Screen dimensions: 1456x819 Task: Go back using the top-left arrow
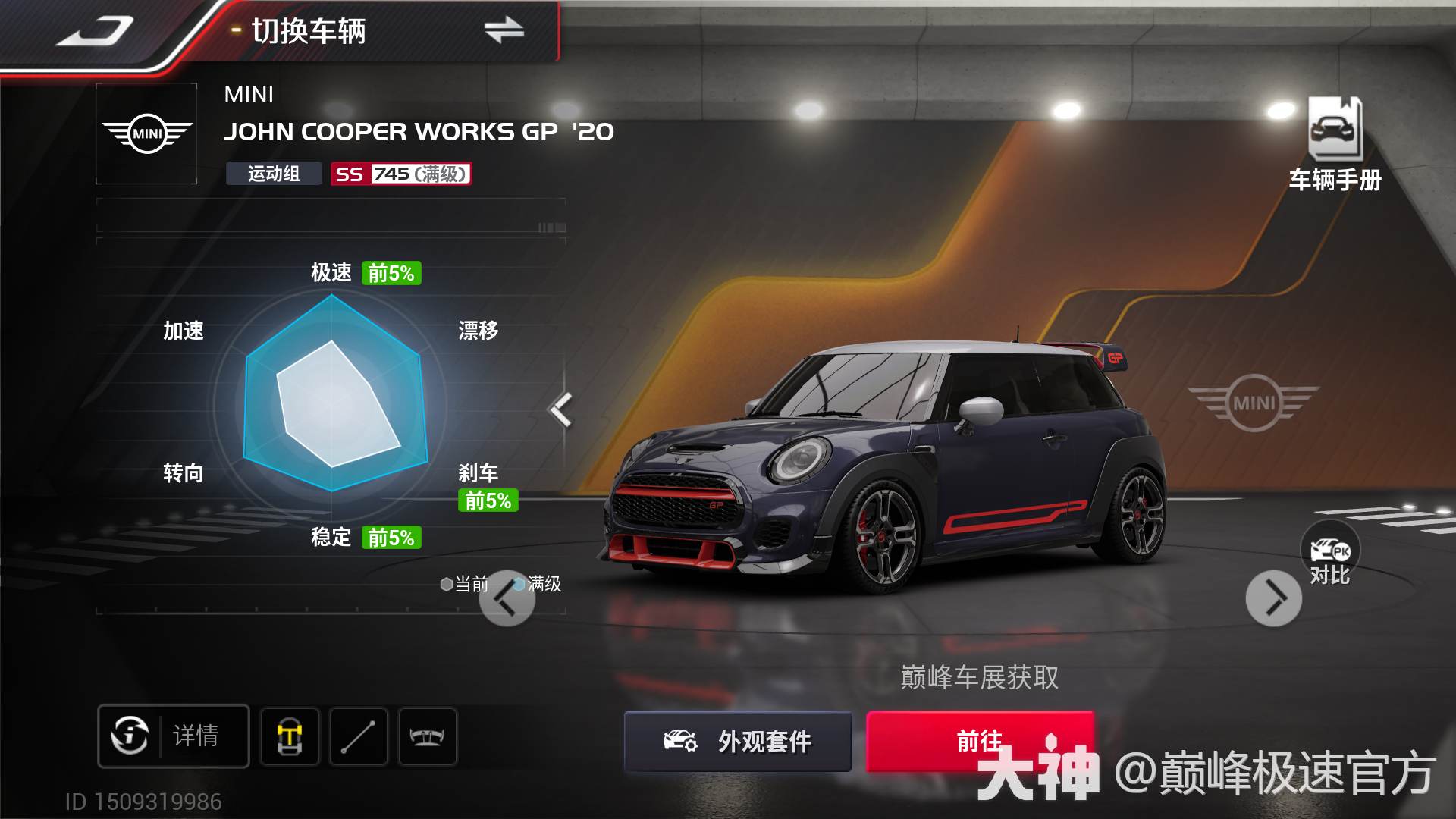tap(95, 32)
